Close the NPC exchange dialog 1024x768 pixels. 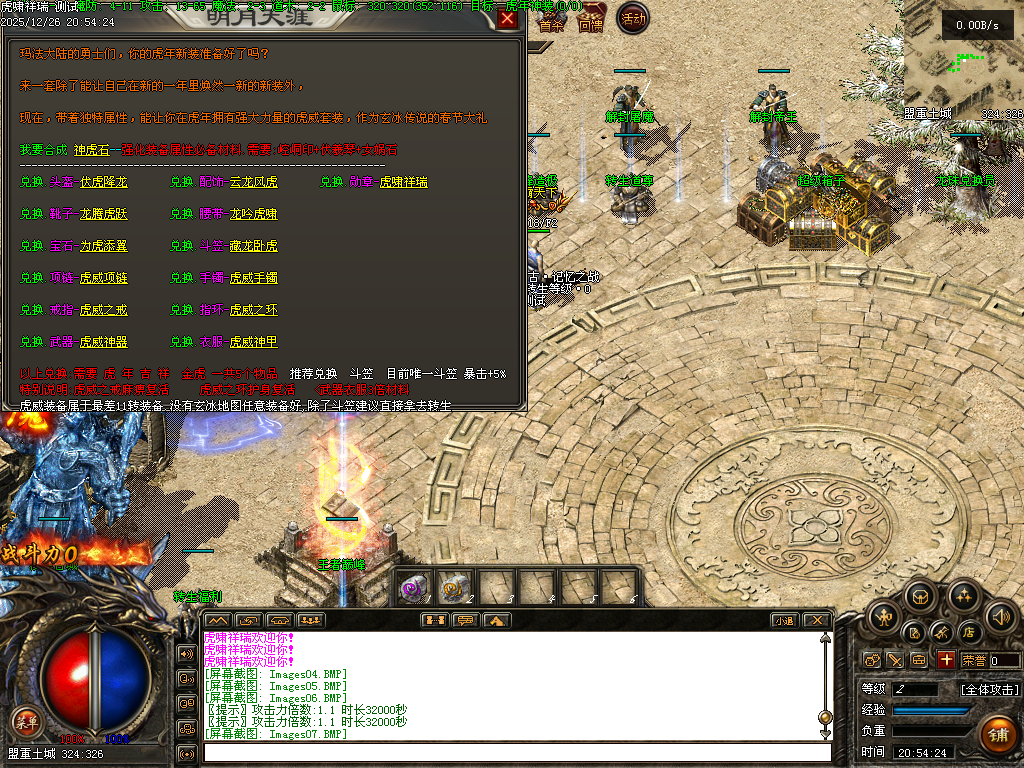point(508,18)
